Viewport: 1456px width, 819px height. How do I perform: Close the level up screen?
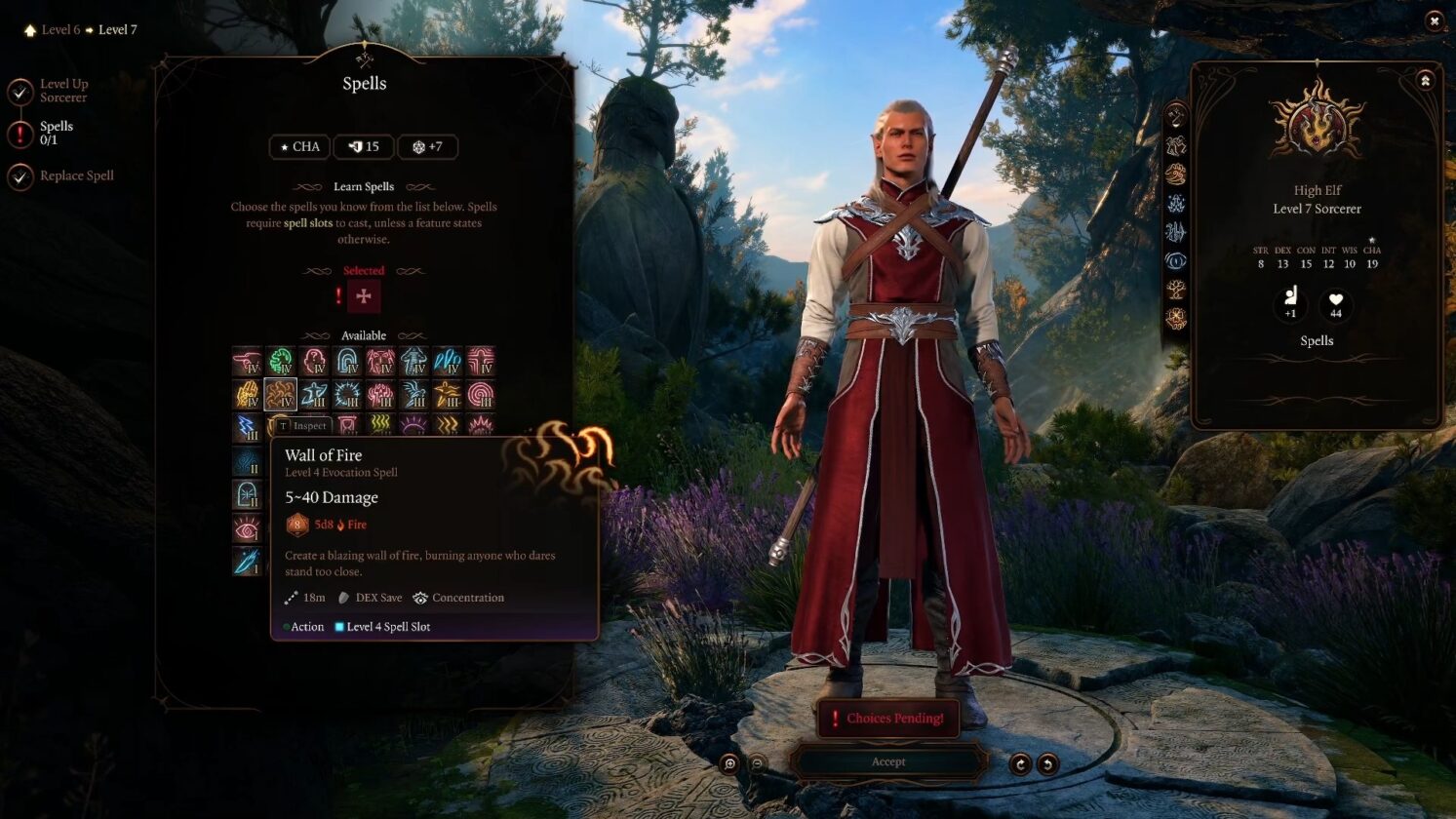click(x=1434, y=20)
